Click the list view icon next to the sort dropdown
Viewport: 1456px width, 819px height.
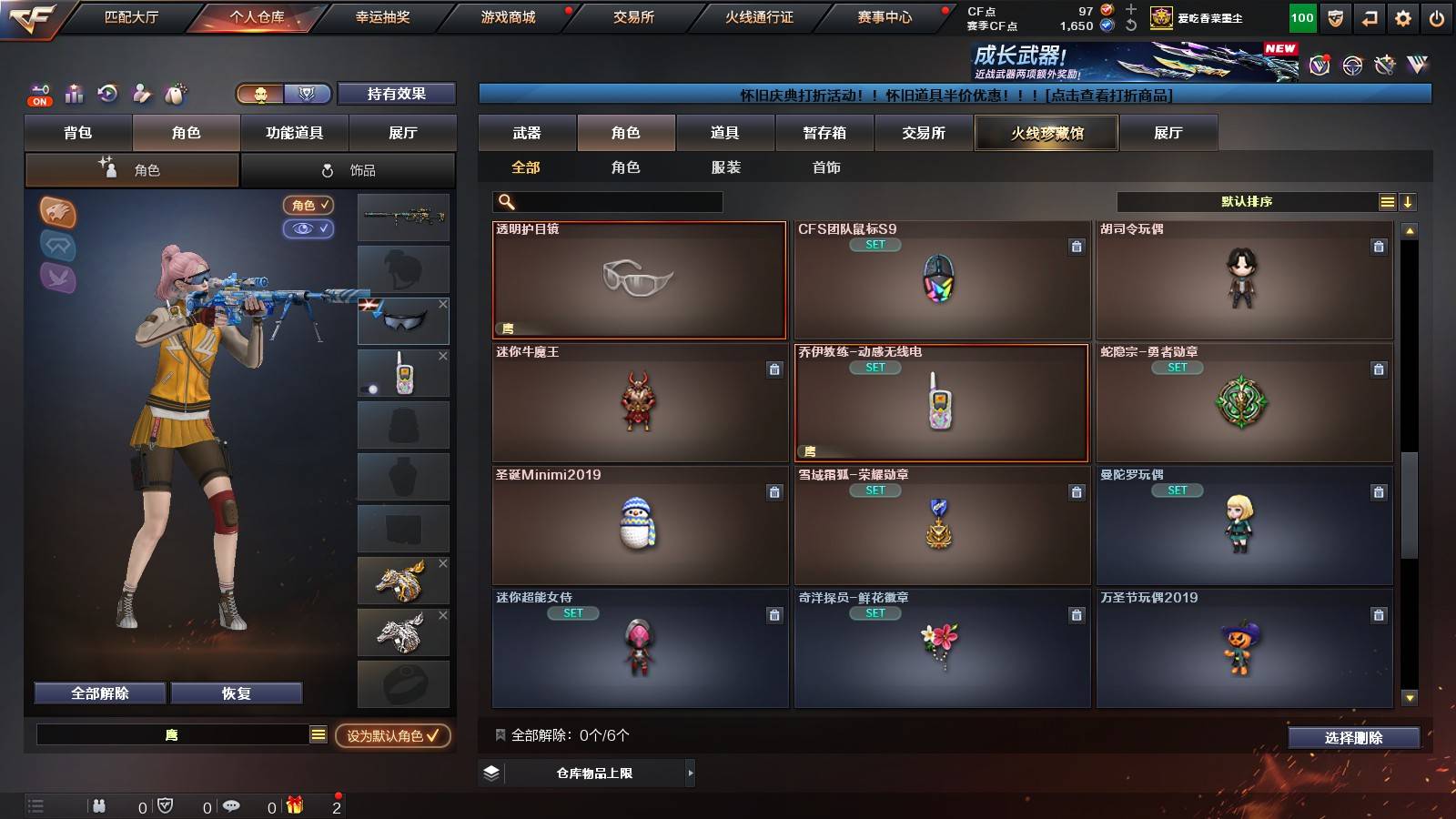pyautogui.click(x=1387, y=201)
